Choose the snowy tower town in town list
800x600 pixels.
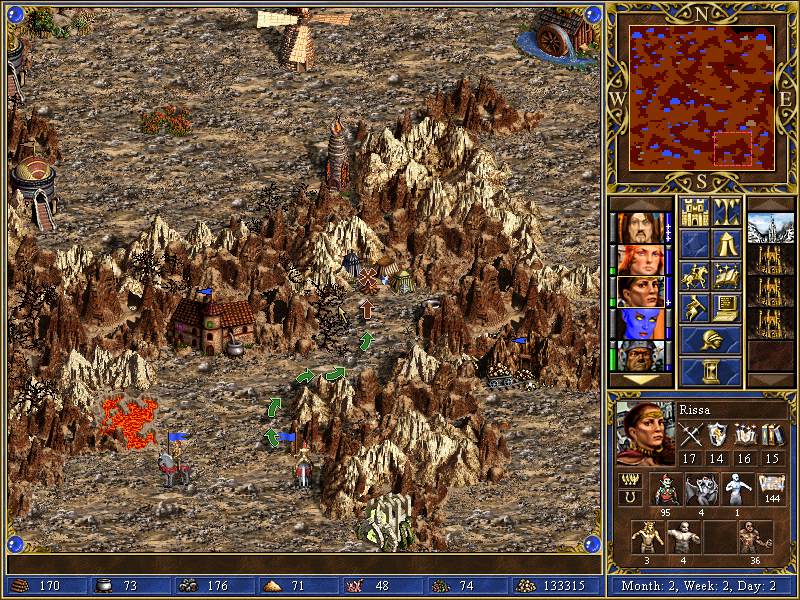point(770,228)
